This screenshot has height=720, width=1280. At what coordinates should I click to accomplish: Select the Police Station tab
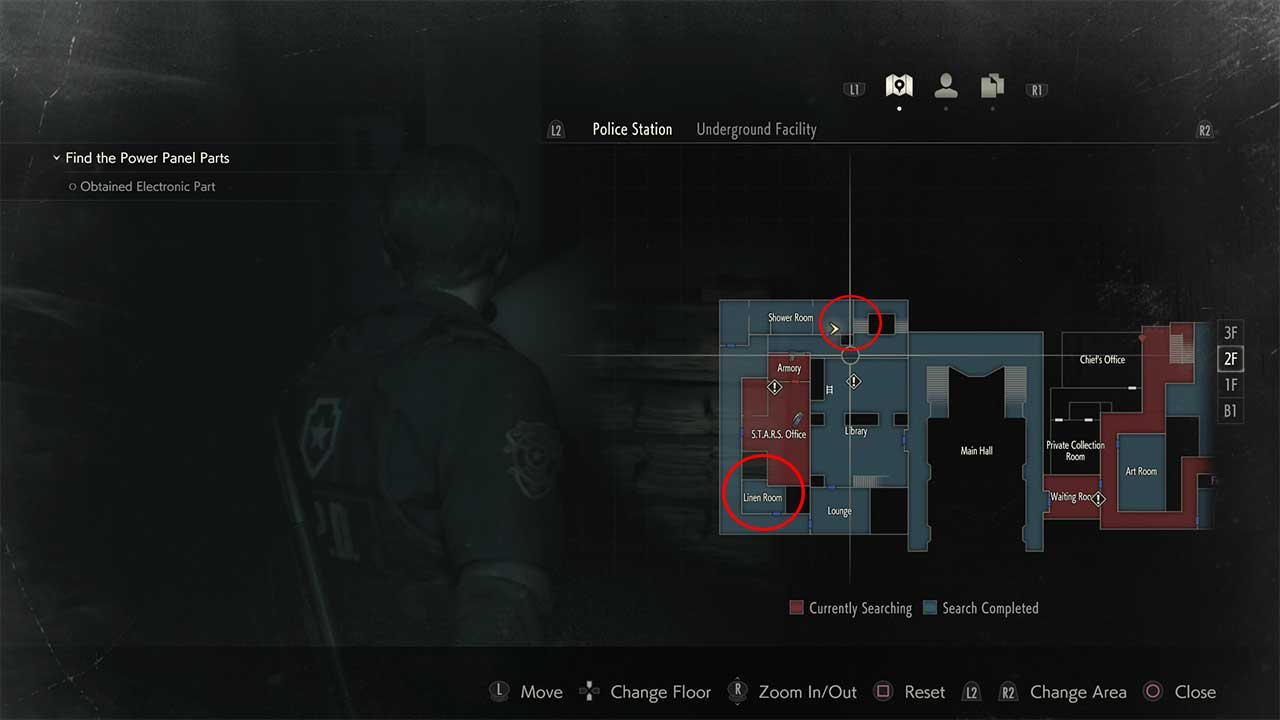tap(632, 129)
